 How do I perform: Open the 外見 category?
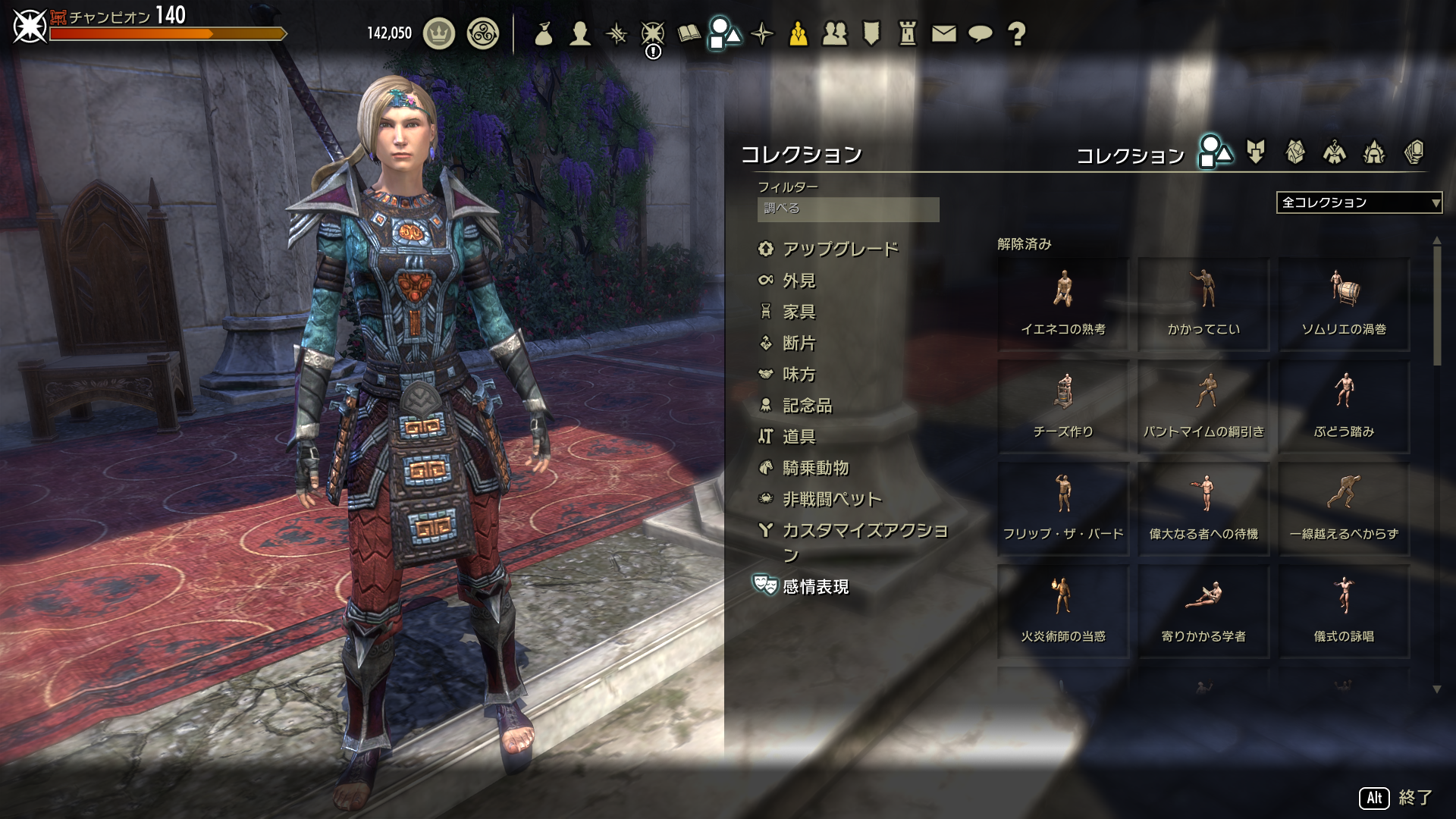[799, 281]
